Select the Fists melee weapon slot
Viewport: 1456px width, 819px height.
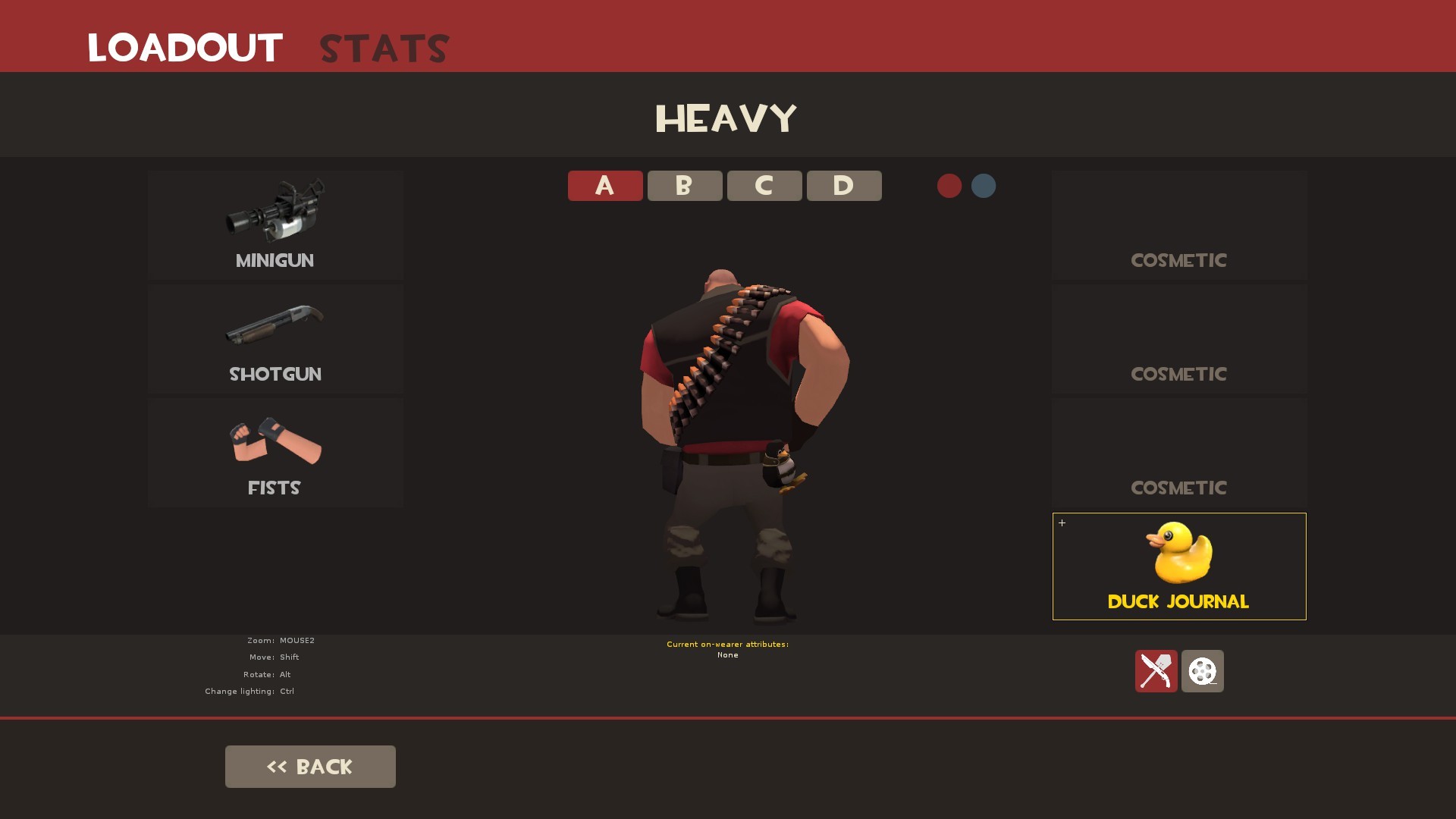pos(275,453)
